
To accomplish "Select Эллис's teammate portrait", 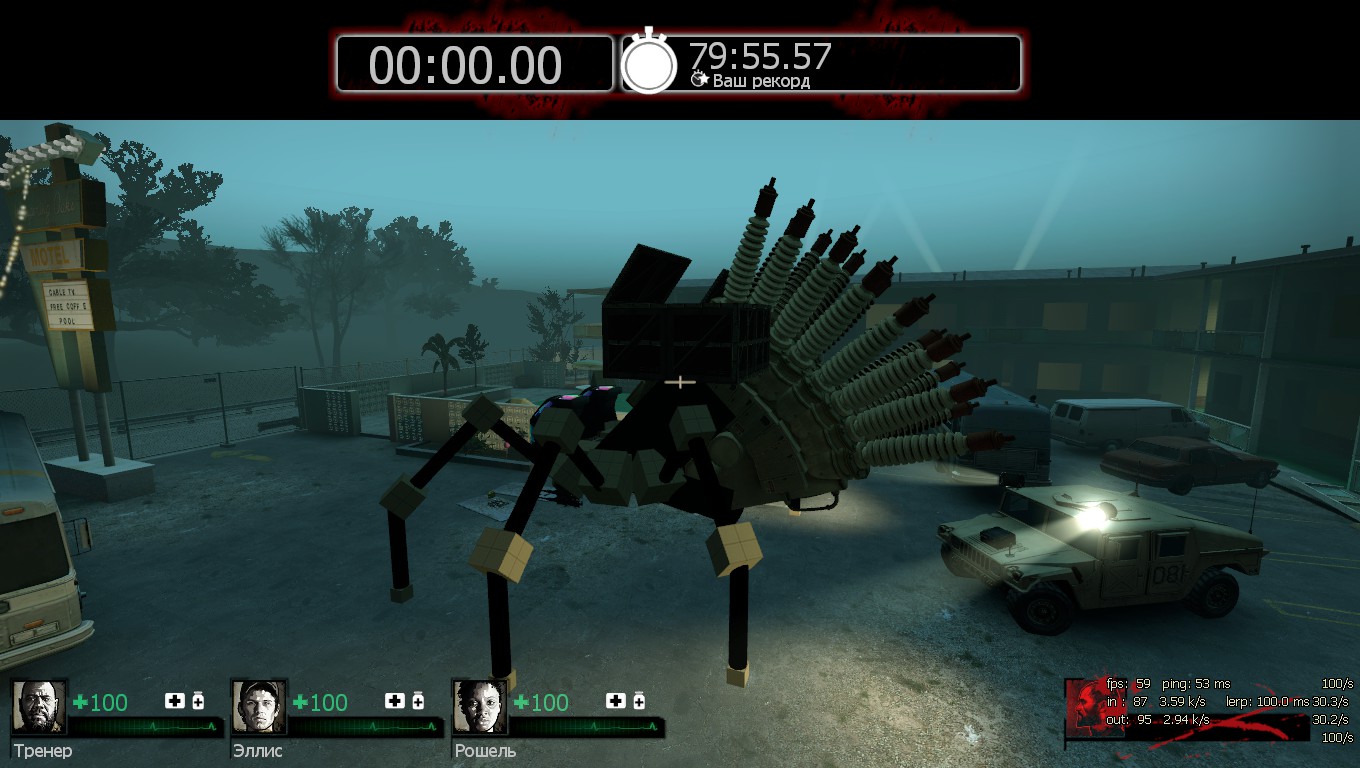I will pyautogui.click(x=259, y=707).
